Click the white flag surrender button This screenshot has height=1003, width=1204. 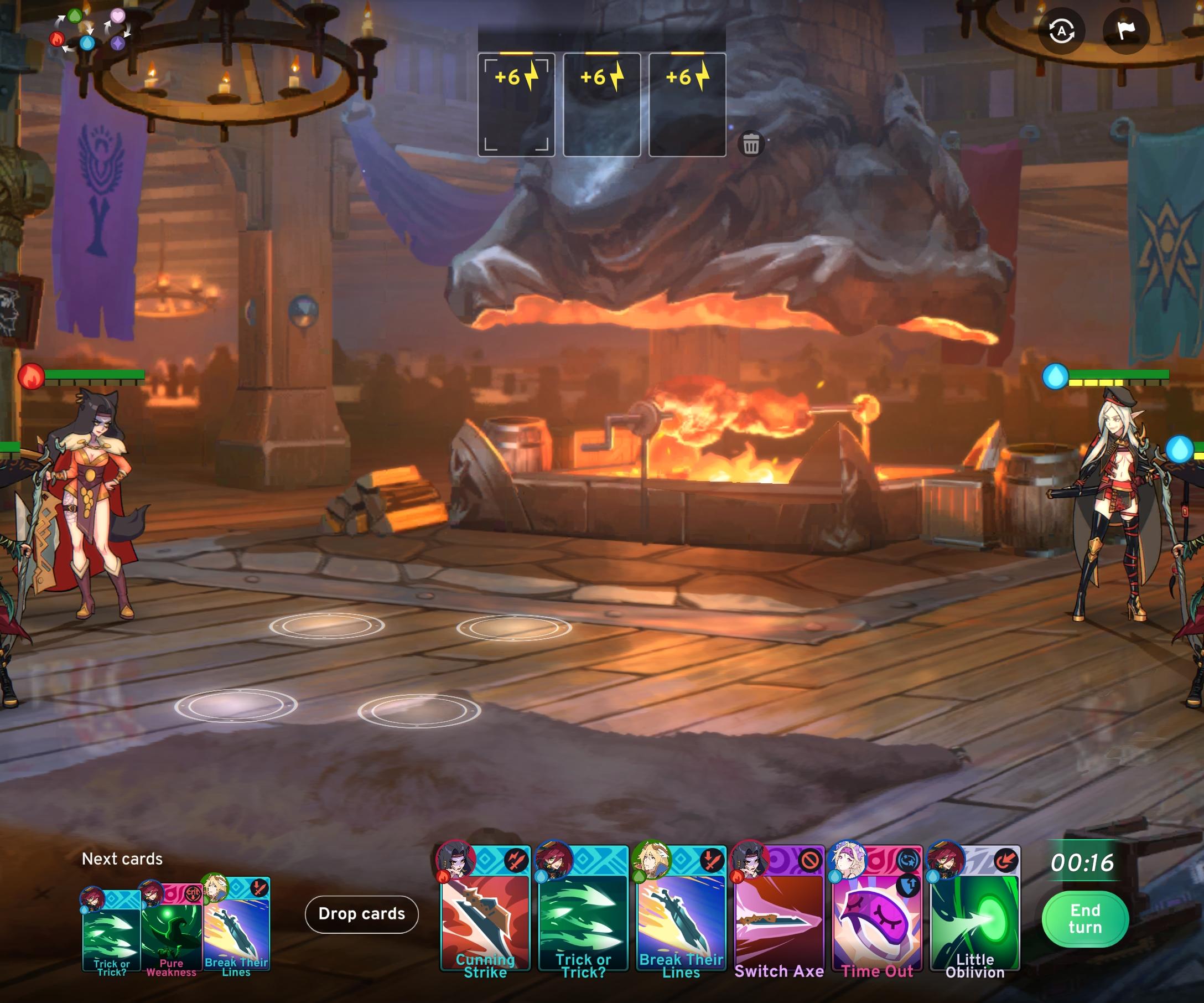[x=1125, y=31]
